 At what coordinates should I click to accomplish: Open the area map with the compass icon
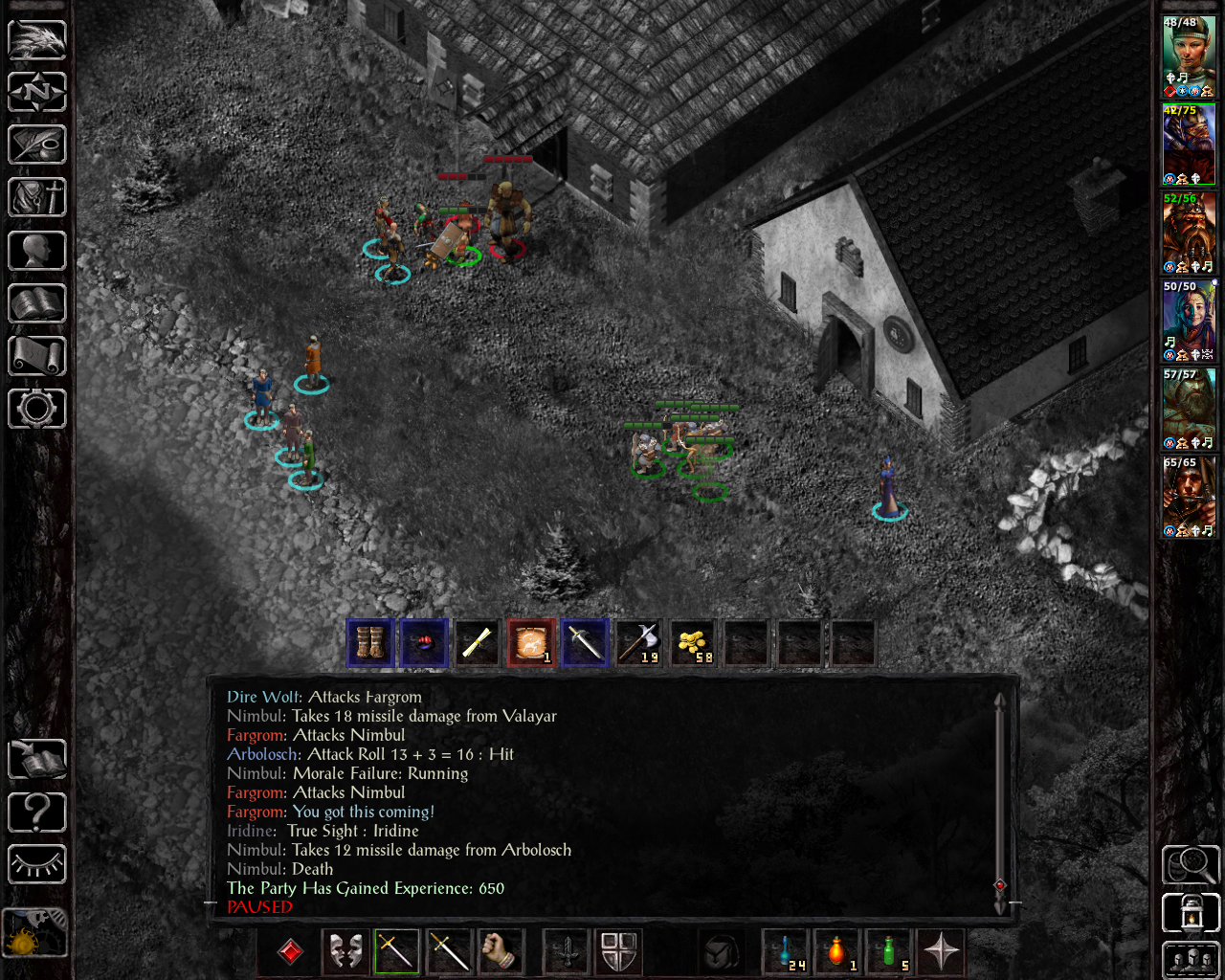pos(37,92)
